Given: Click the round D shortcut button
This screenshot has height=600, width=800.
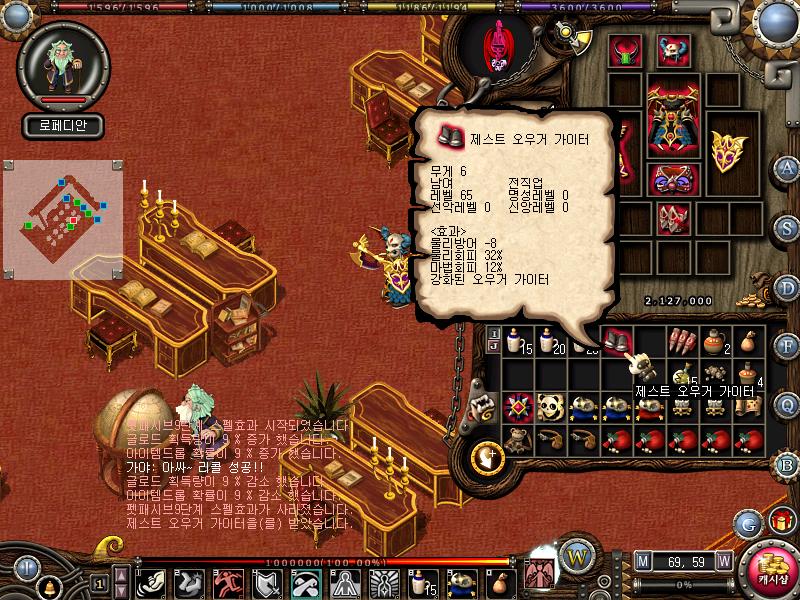Looking at the screenshot, I should (788, 286).
